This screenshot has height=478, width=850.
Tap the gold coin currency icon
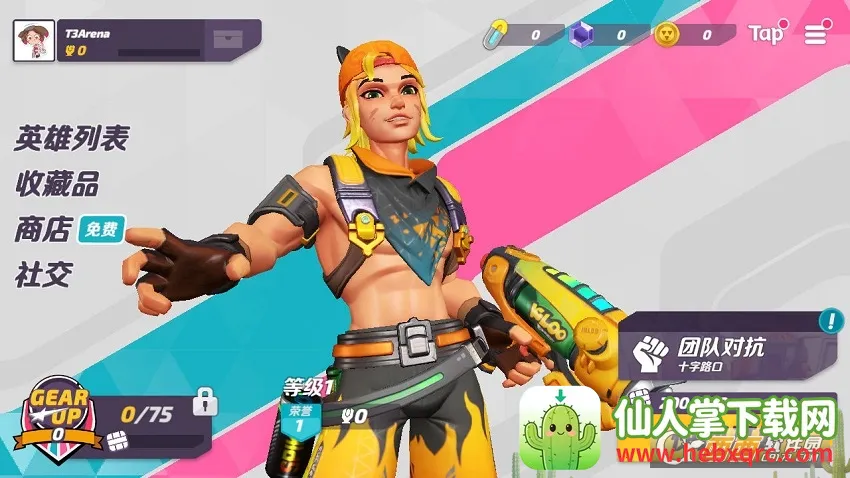[666, 35]
